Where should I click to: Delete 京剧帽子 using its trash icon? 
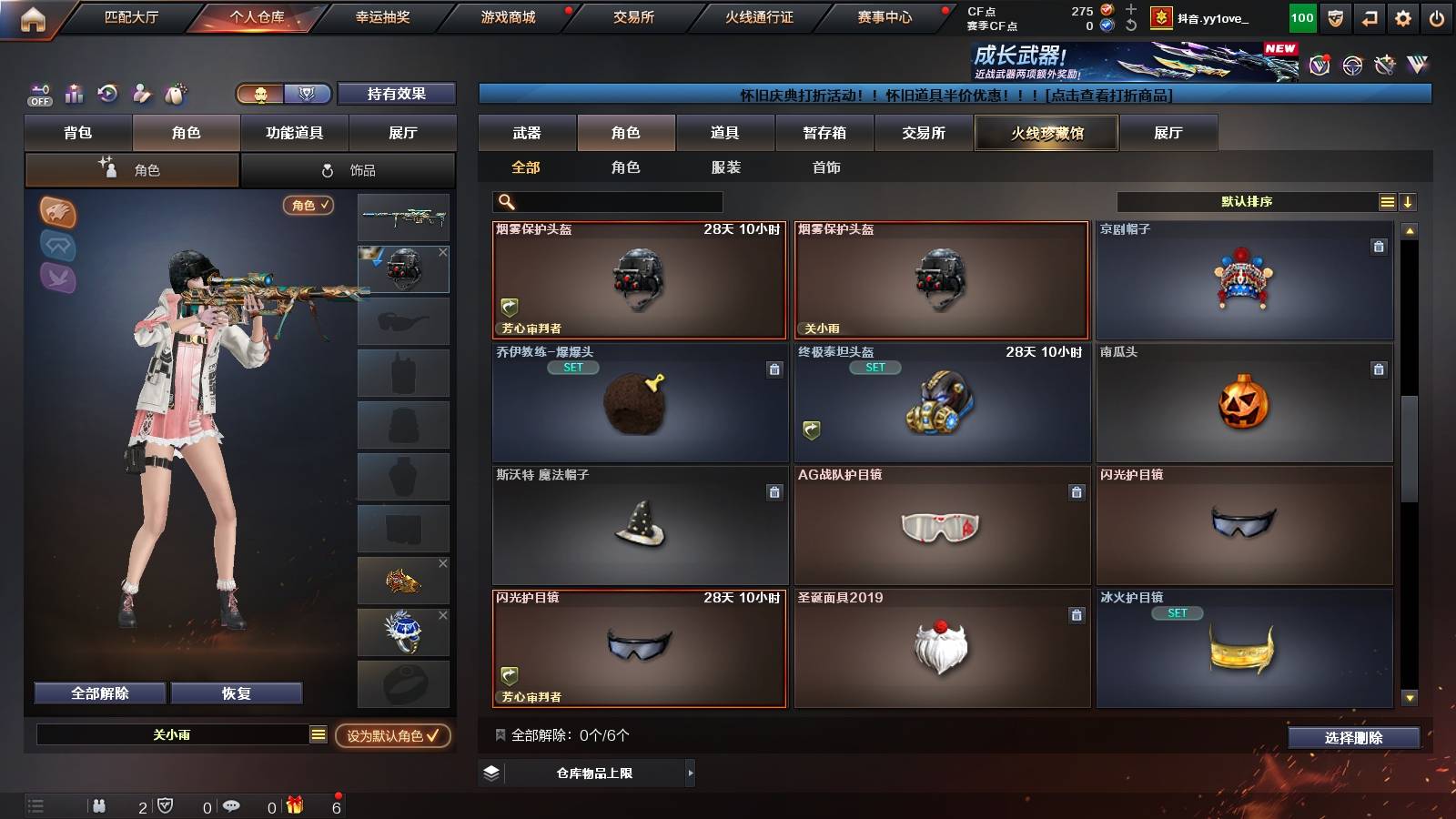(x=1379, y=245)
